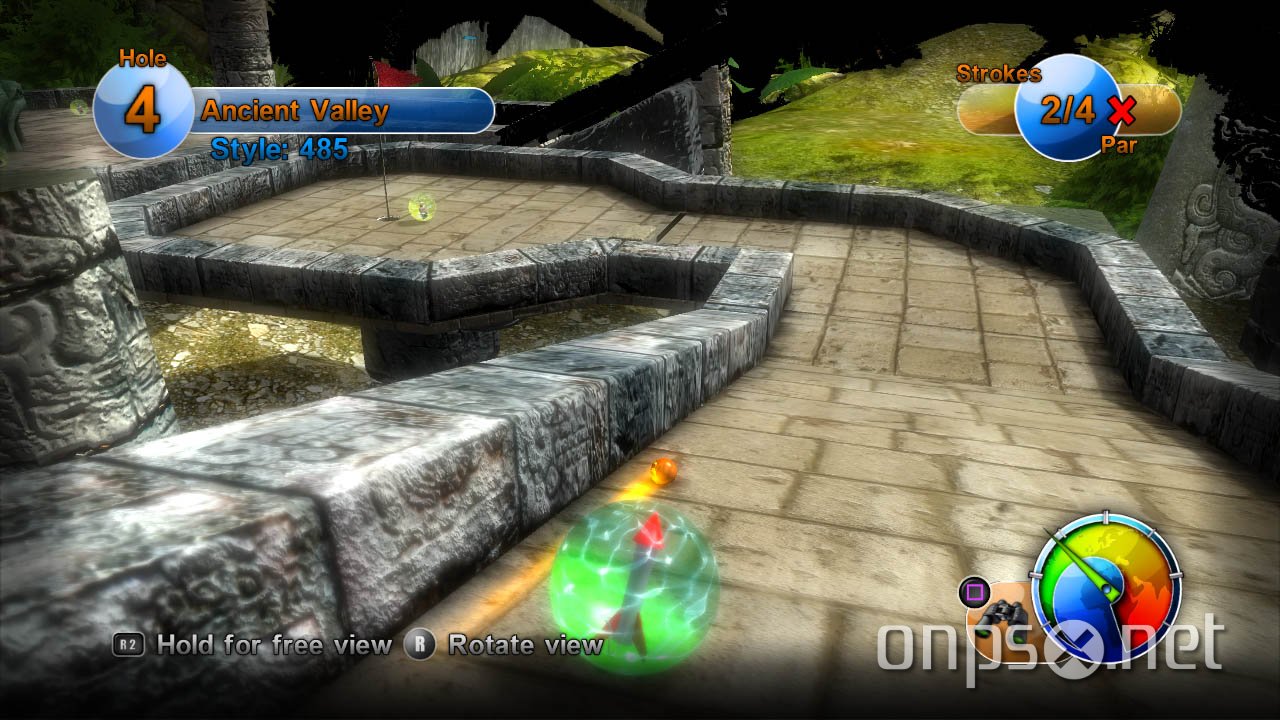Viewport: 1280px width, 720px height.
Task: Expand the Ancient Valley name banner
Action: coord(345,110)
